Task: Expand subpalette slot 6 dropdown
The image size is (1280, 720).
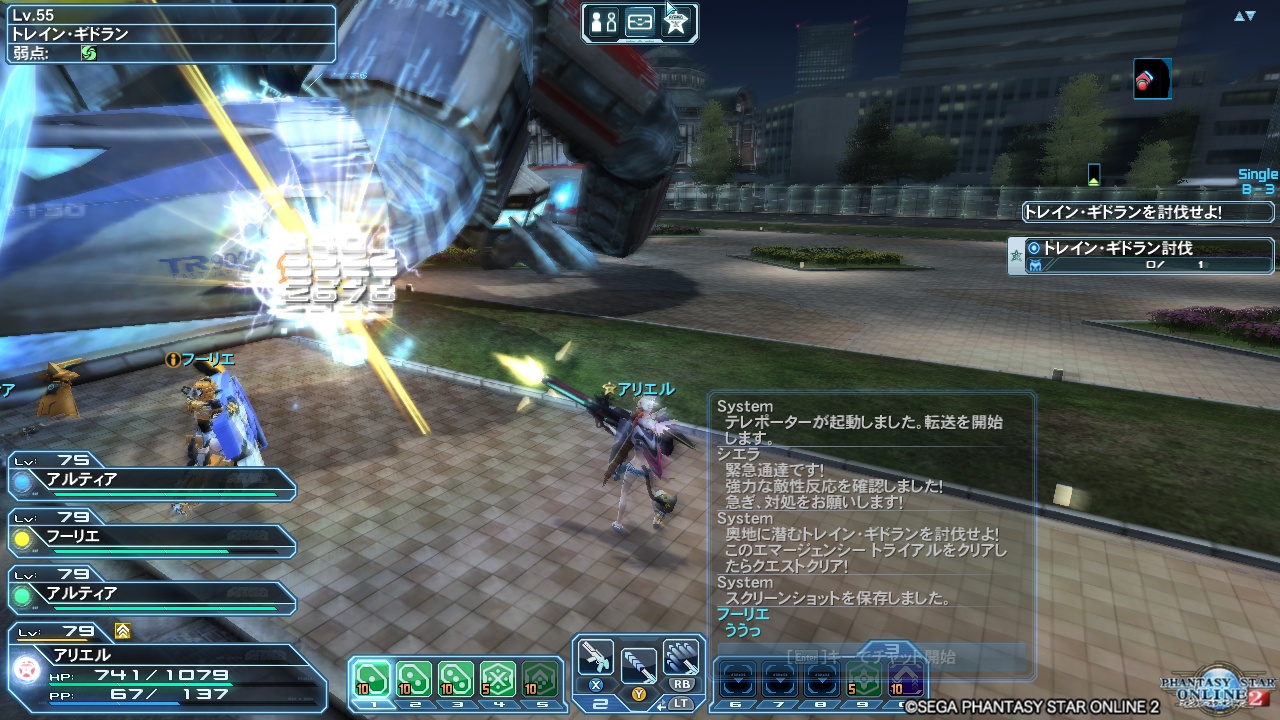Action: pos(737,682)
